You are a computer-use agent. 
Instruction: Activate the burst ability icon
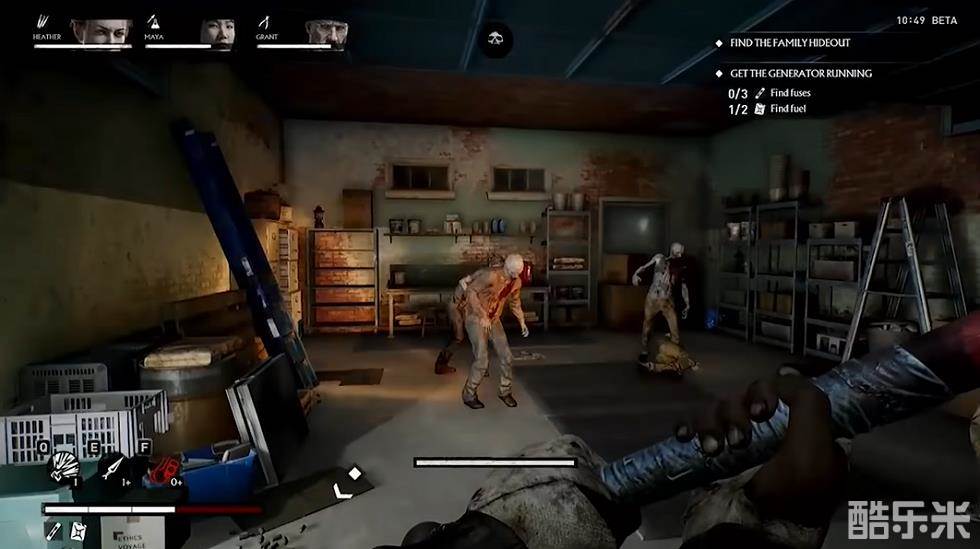pyautogui.click(x=64, y=467)
